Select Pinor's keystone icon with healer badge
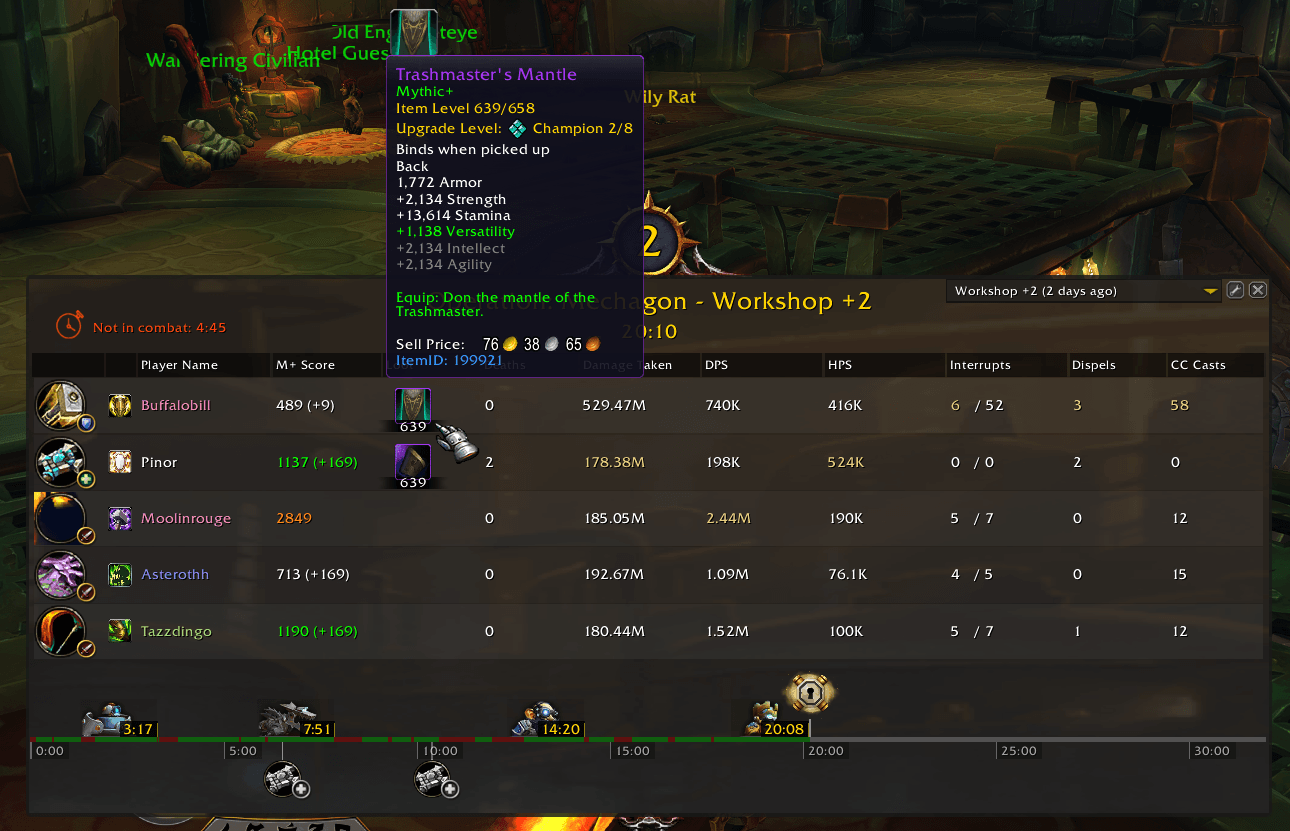Viewport: 1290px width, 831px height. point(61,462)
